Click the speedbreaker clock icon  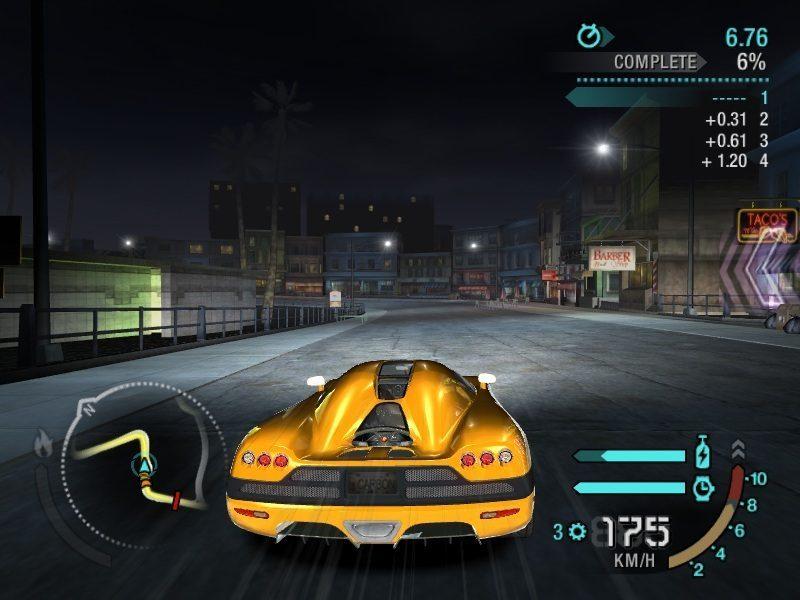tap(703, 487)
